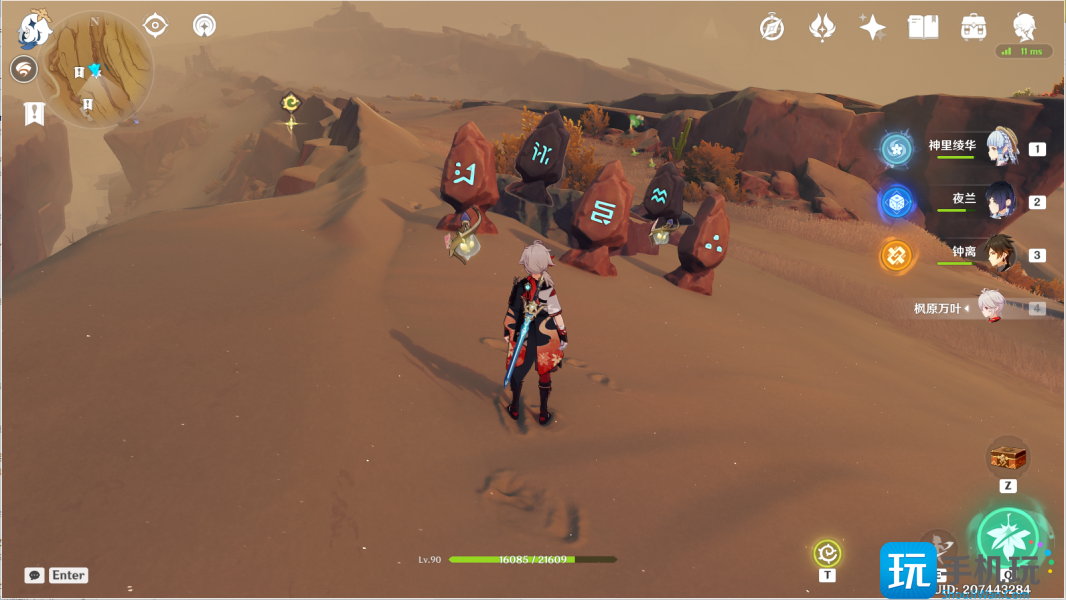This screenshot has width=1066, height=600.
Task: Click the eye-shaped icon near the minimap
Action: pyautogui.click(x=155, y=25)
